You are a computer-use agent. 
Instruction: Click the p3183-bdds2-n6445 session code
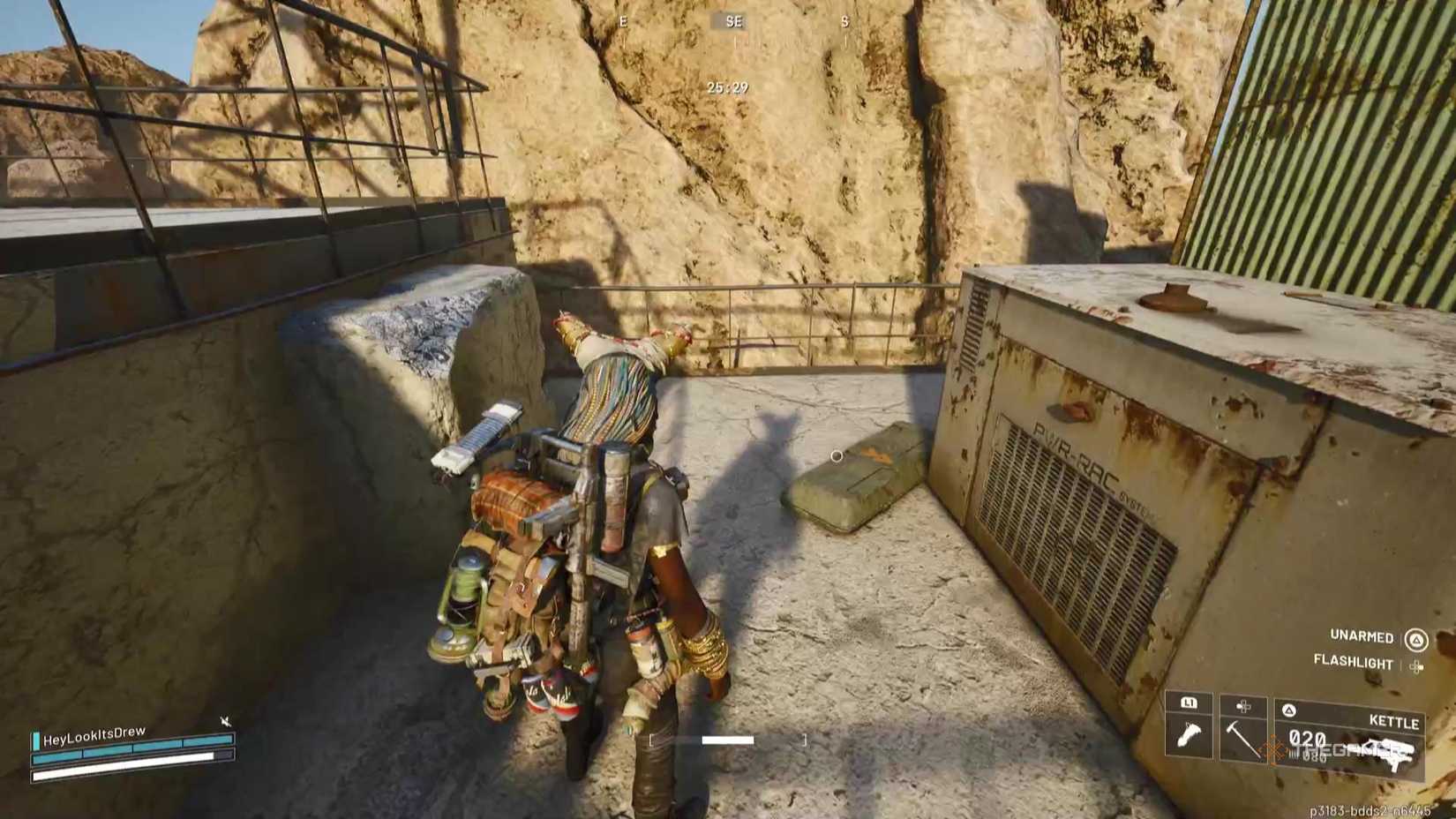click(1370, 808)
